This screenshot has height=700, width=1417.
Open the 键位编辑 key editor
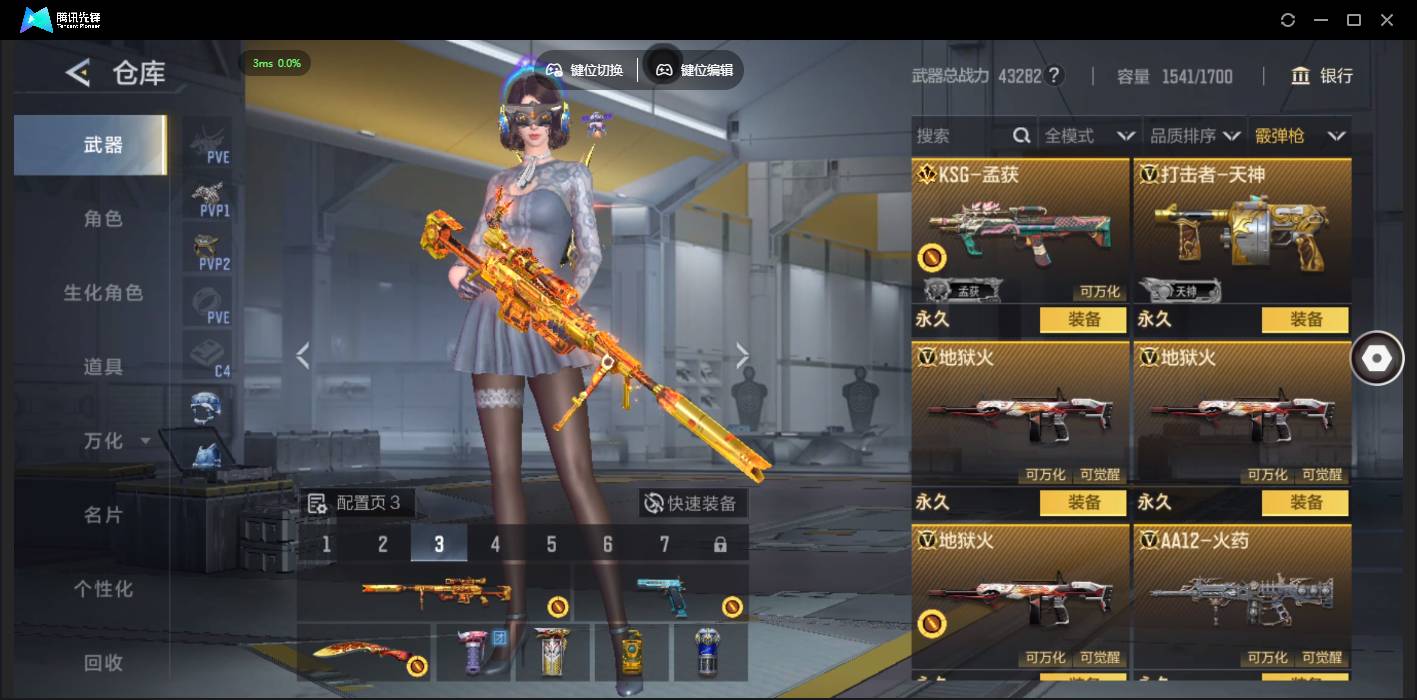pos(695,70)
